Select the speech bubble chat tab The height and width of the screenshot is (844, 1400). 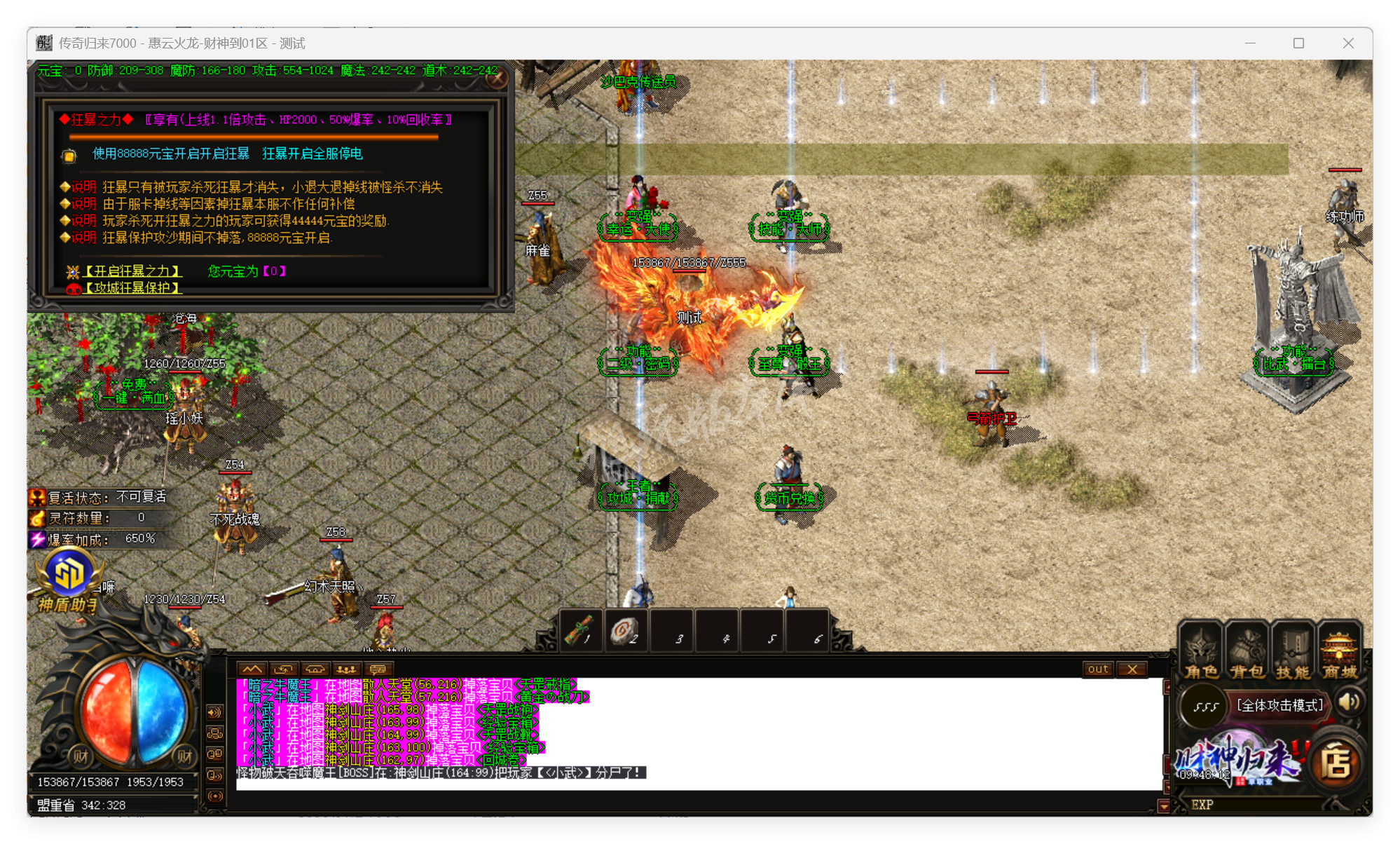pyautogui.click(x=378, y=669)
